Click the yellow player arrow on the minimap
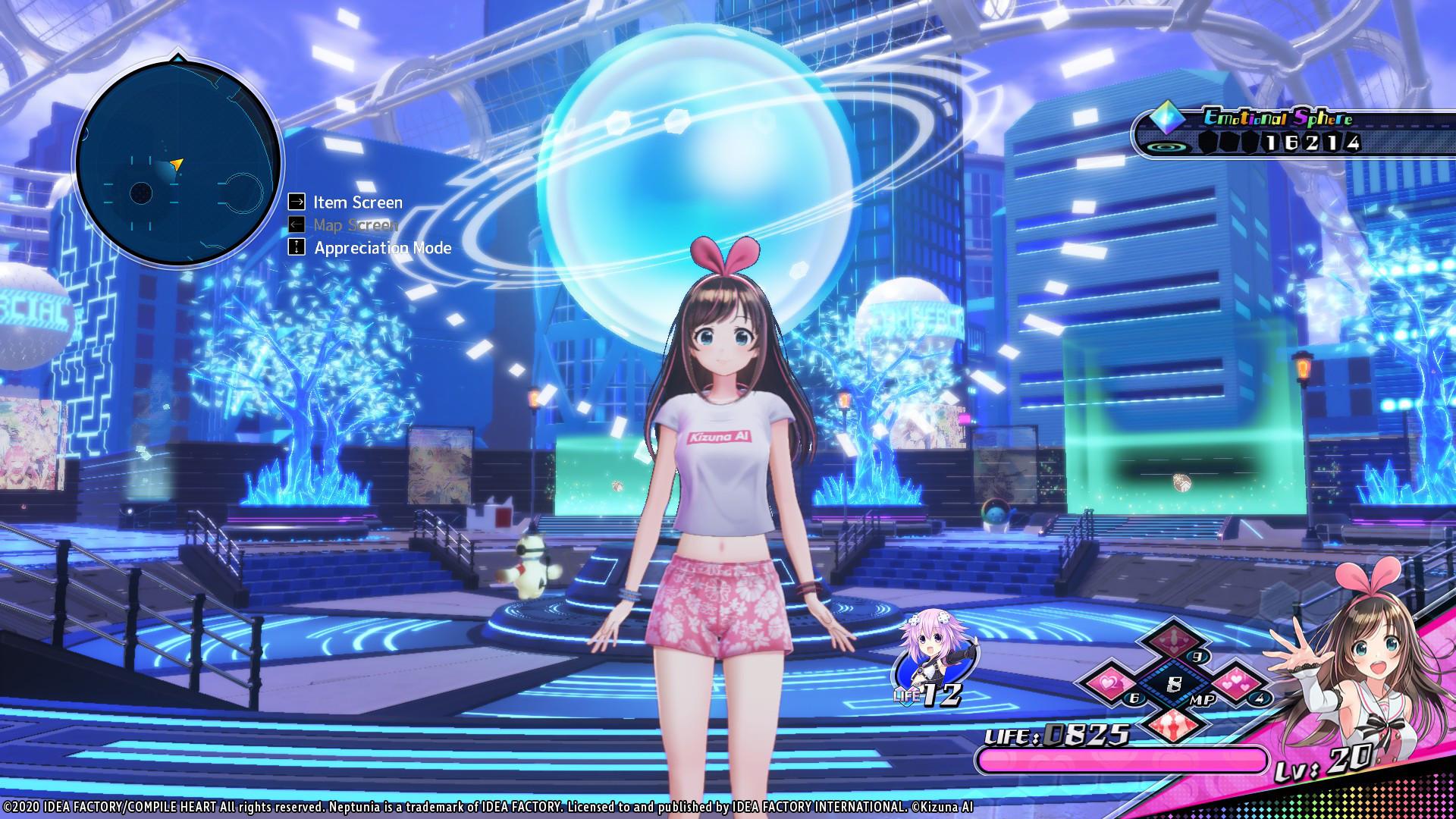This screenshot has height=819, width=1456. pyautogui.click(x=178, y=163)
